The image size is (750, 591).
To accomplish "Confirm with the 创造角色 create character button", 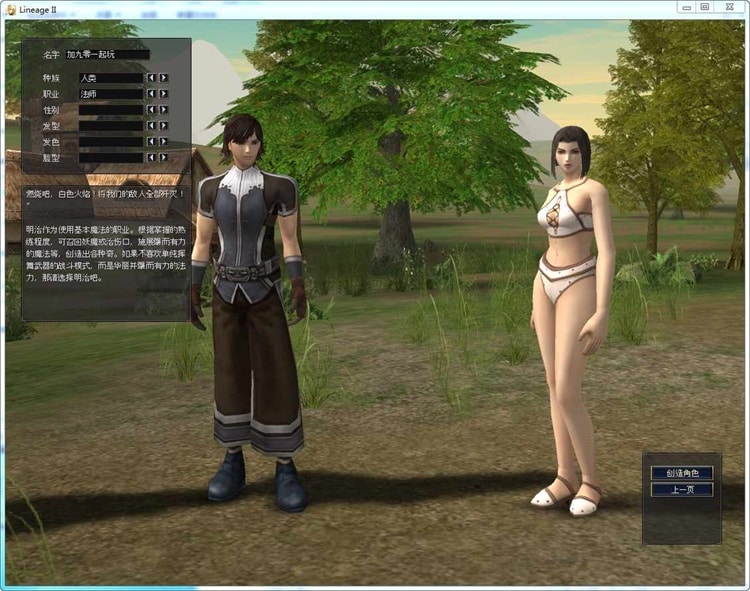I will (x=681, y=473).
